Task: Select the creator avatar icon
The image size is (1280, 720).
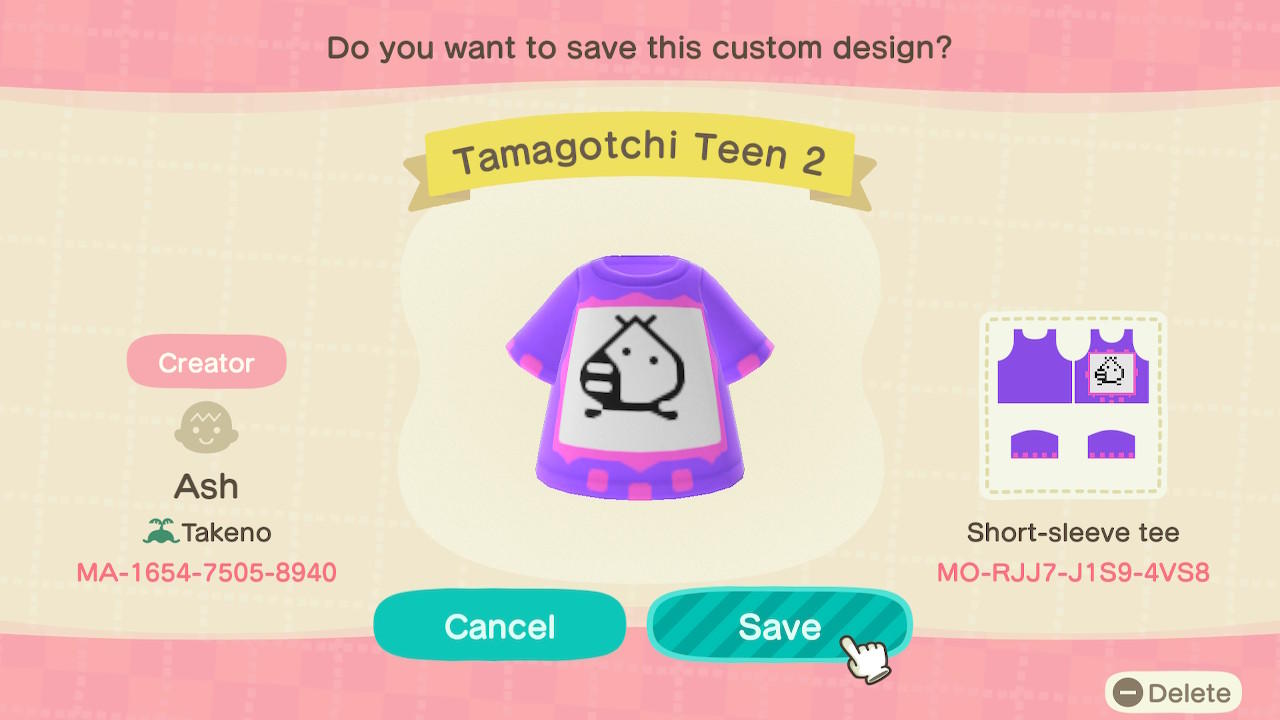Action: click(x=206, y=427)
